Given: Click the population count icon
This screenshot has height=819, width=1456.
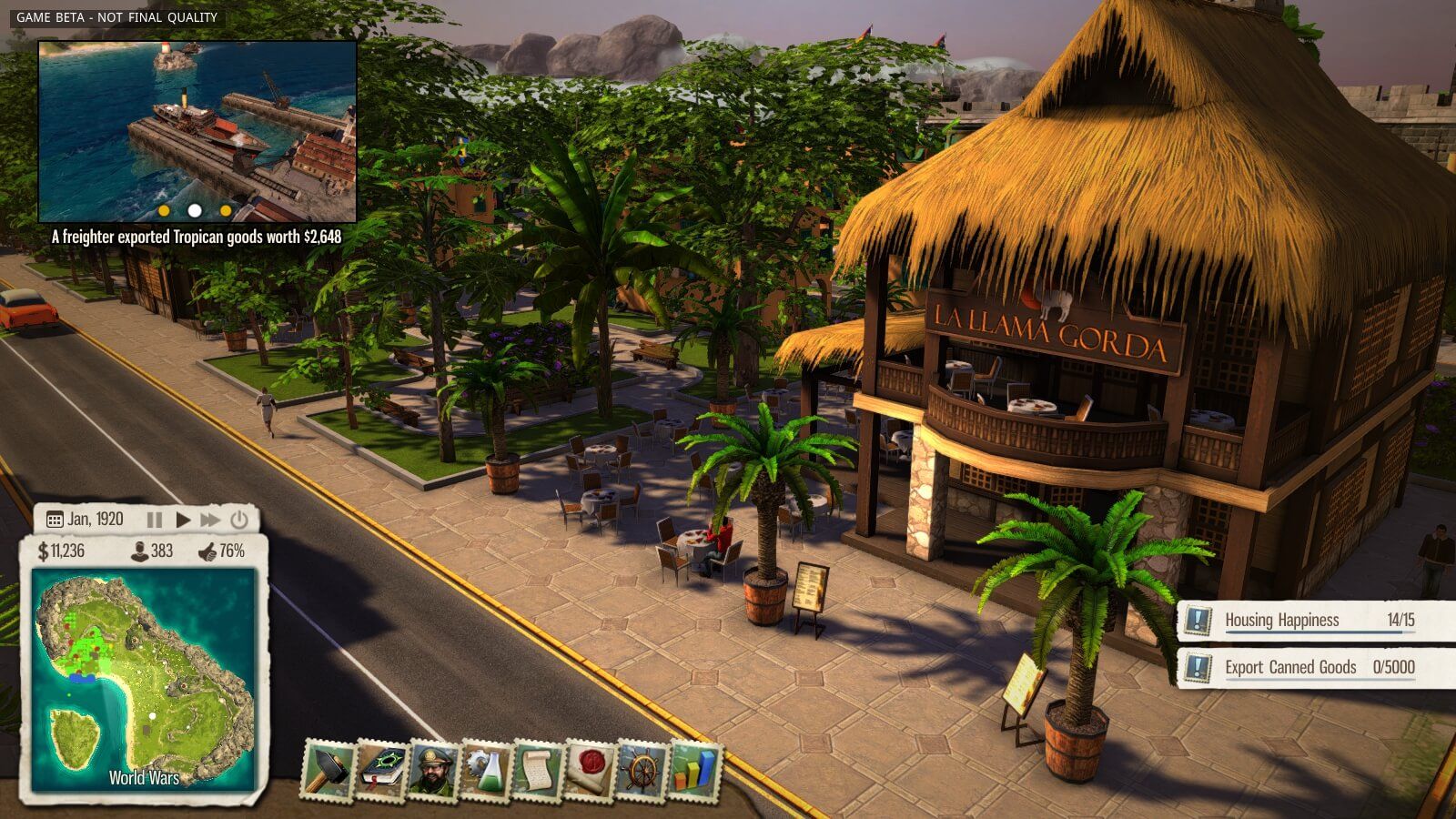Looking at the screenshot, I should coord(139,550).
